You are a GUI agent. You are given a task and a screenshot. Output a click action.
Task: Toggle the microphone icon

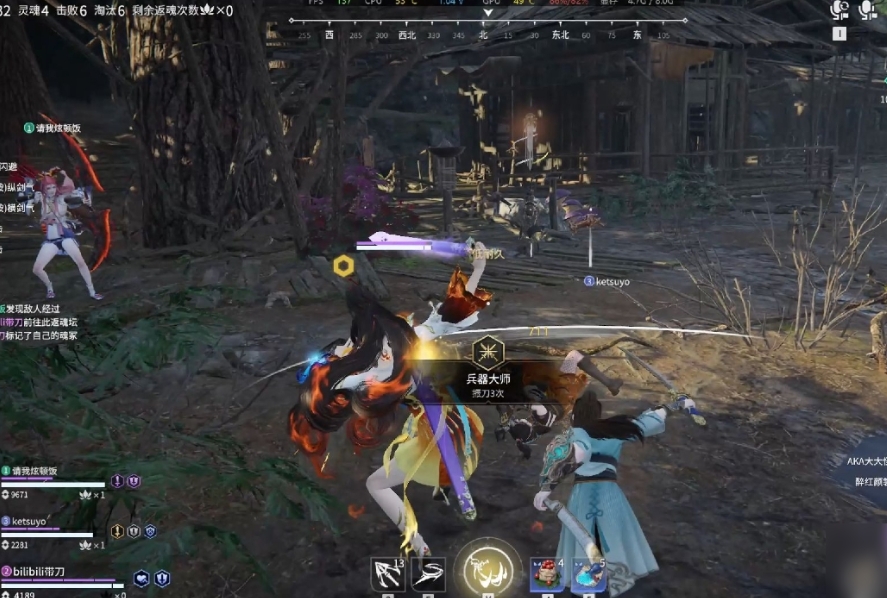pyautogui.click(x=867, y=10)
